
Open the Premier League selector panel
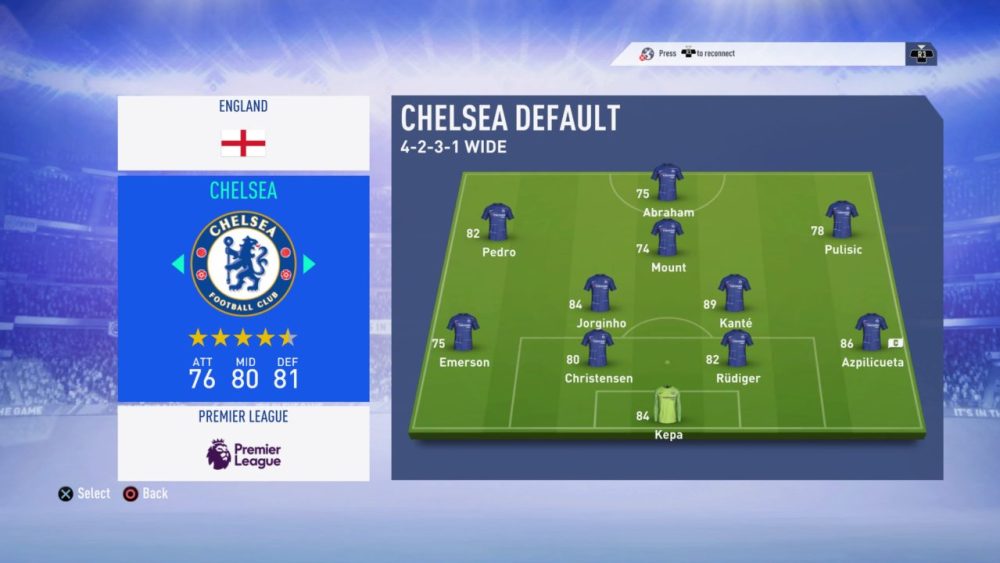243,443
